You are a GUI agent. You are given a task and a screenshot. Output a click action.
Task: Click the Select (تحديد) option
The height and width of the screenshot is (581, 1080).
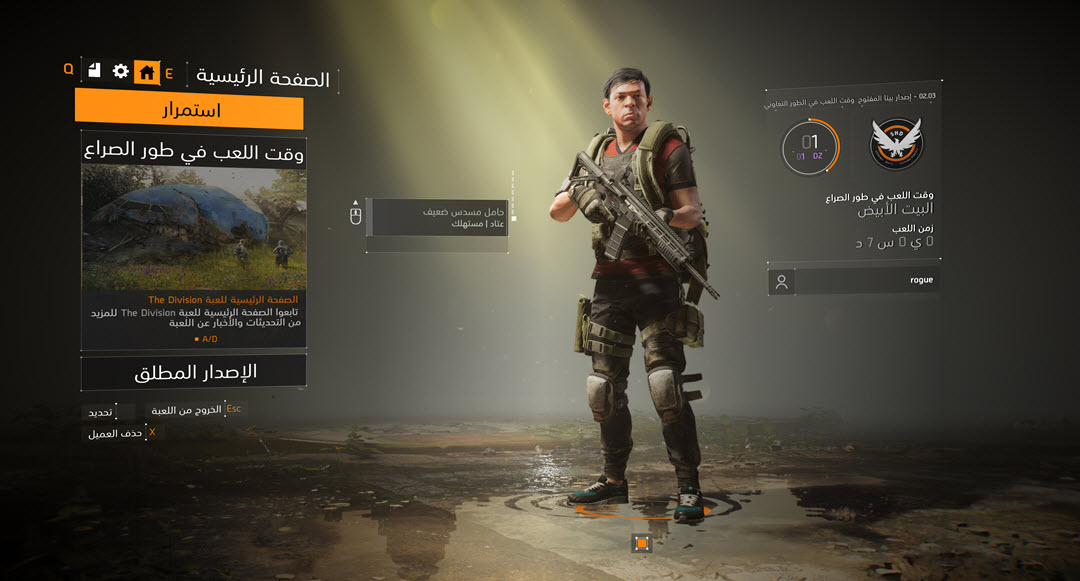tap(100, 412)
